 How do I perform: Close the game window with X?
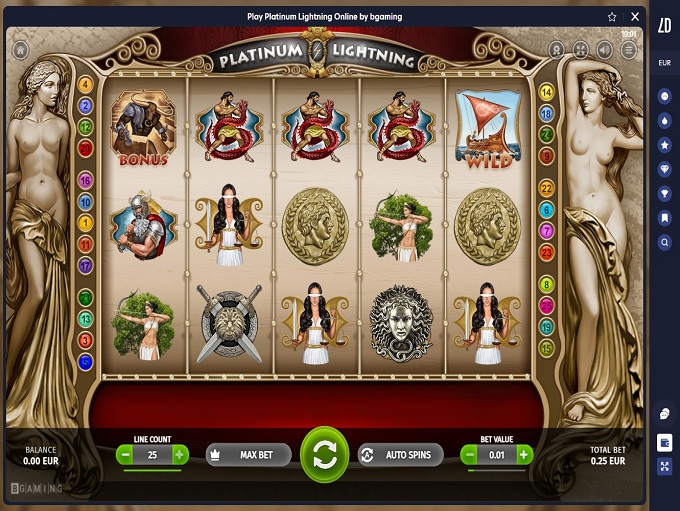point(635,17)
